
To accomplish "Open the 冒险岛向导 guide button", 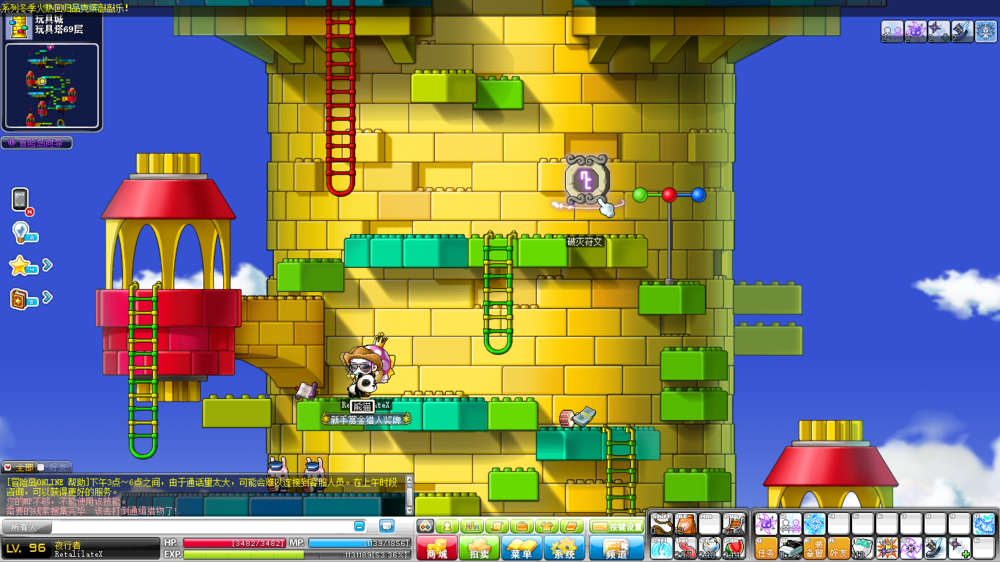I will point(36,143).
